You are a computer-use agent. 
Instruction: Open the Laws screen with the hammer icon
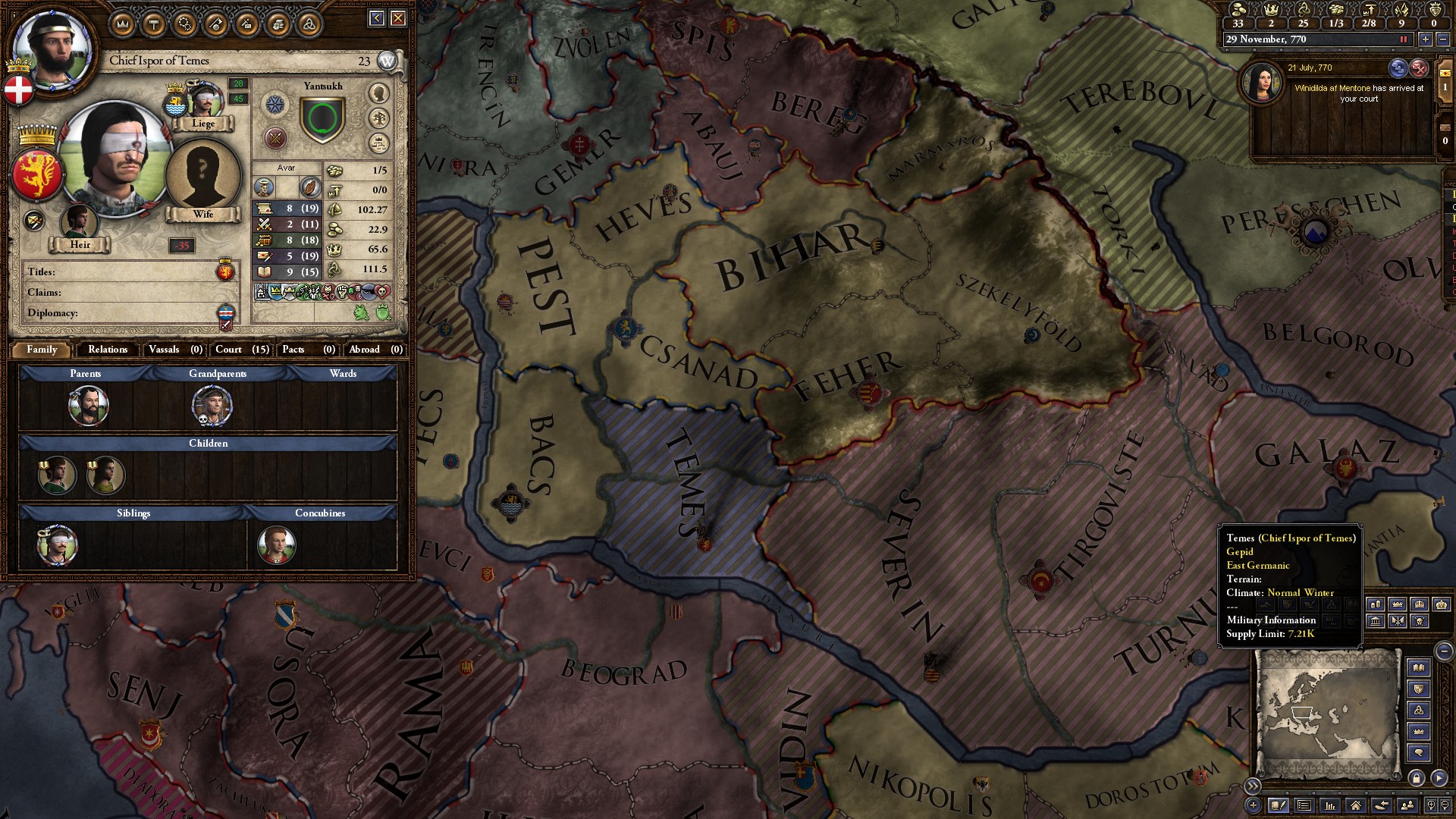[153, 24]
